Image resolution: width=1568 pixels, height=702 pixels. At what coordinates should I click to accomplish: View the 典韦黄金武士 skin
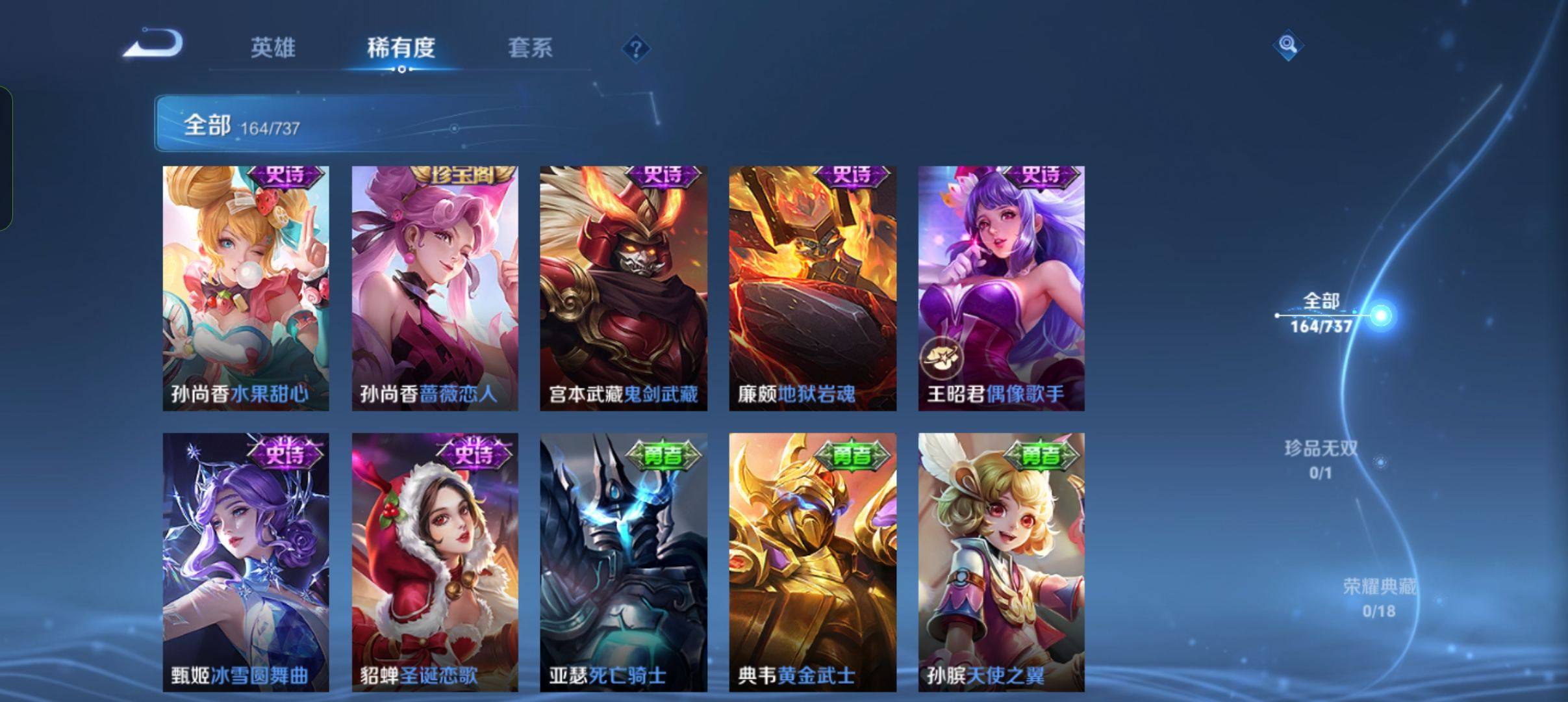[x=811, y=559]
